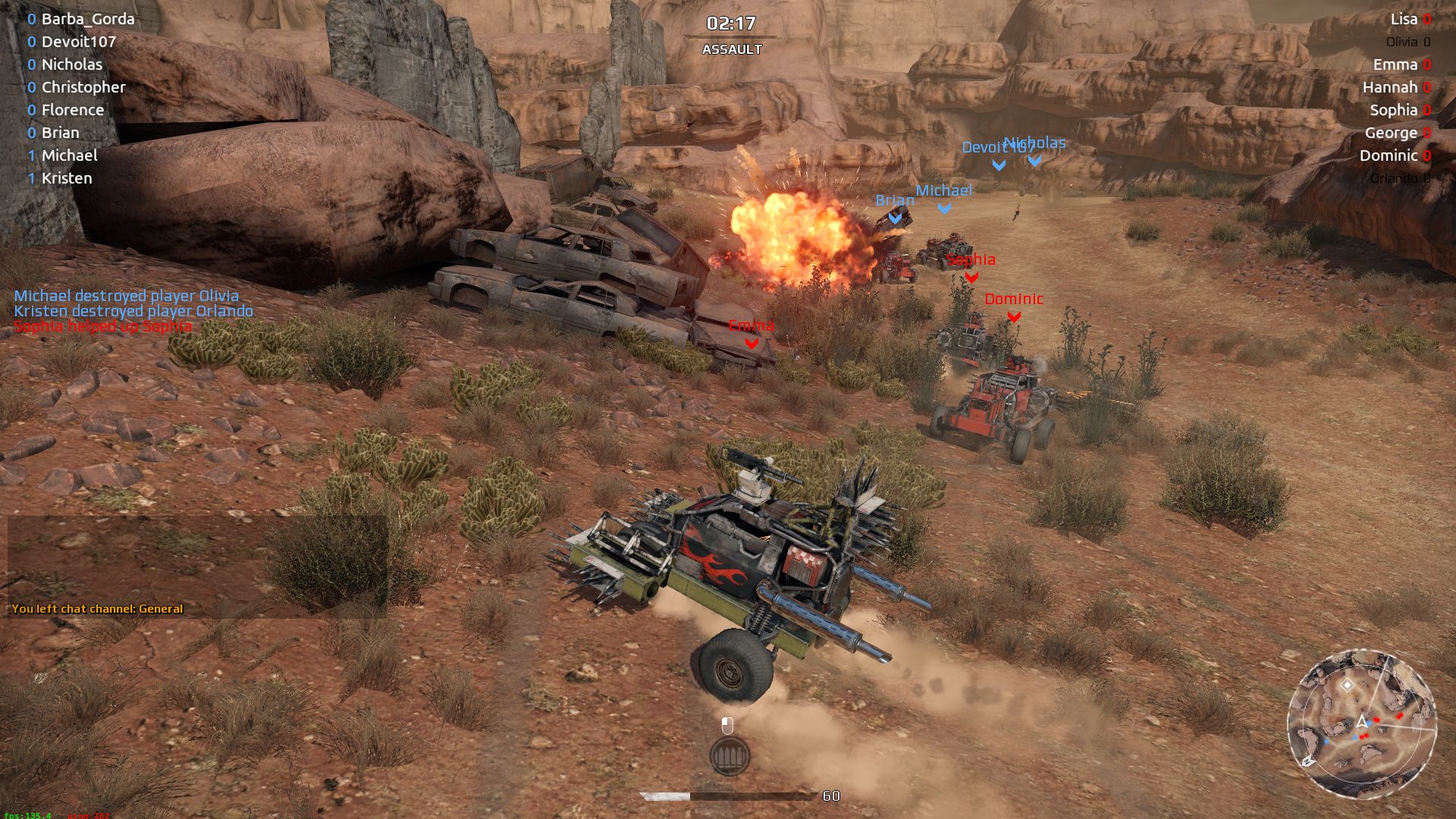
Task: Click the match timer showing 02:17
Action: click(730, 24)
